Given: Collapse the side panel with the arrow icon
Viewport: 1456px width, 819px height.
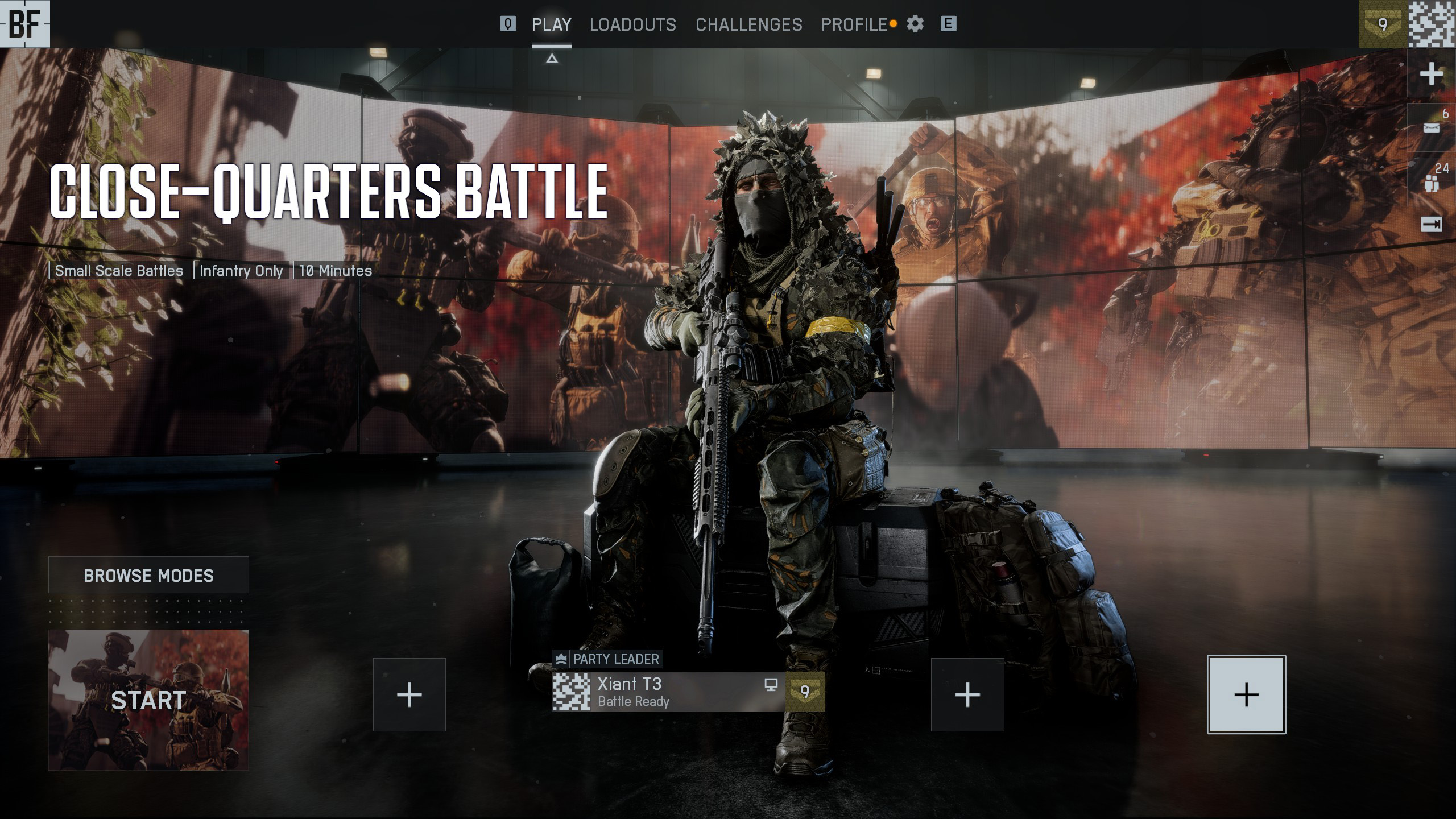Looking at the screenshot, I should pos(1432,225).
